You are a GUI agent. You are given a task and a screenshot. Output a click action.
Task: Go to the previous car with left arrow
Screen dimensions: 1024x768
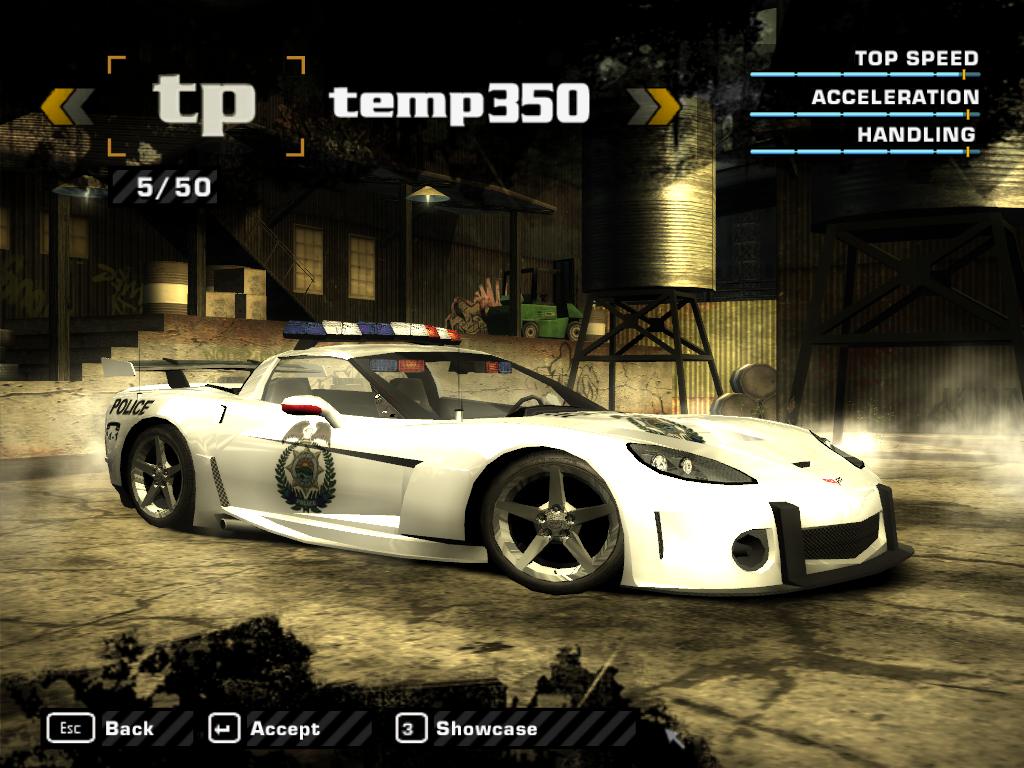pyautogui.click(x=67, y=106)
